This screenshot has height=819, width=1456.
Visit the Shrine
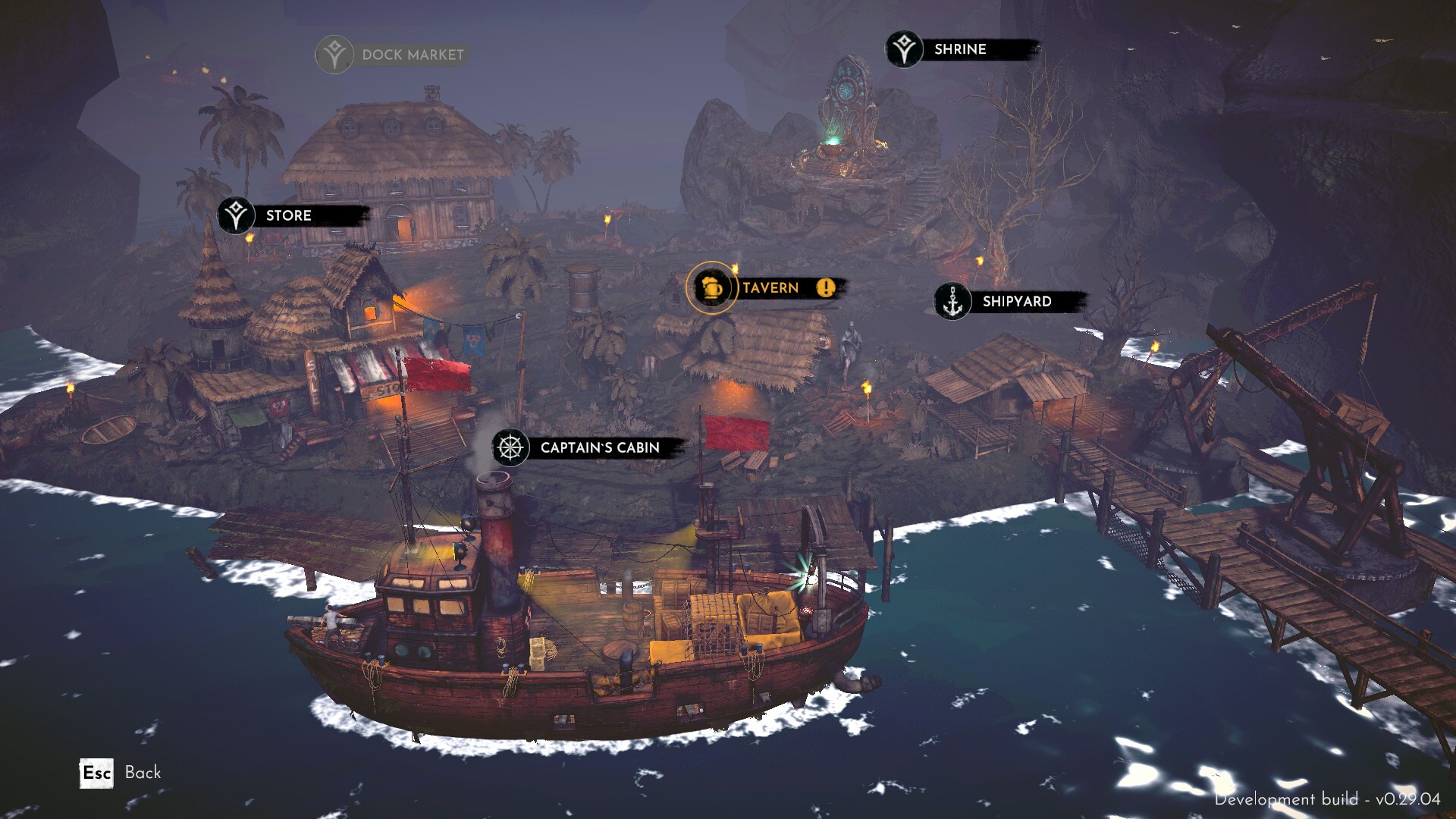(x=960, y=49)
